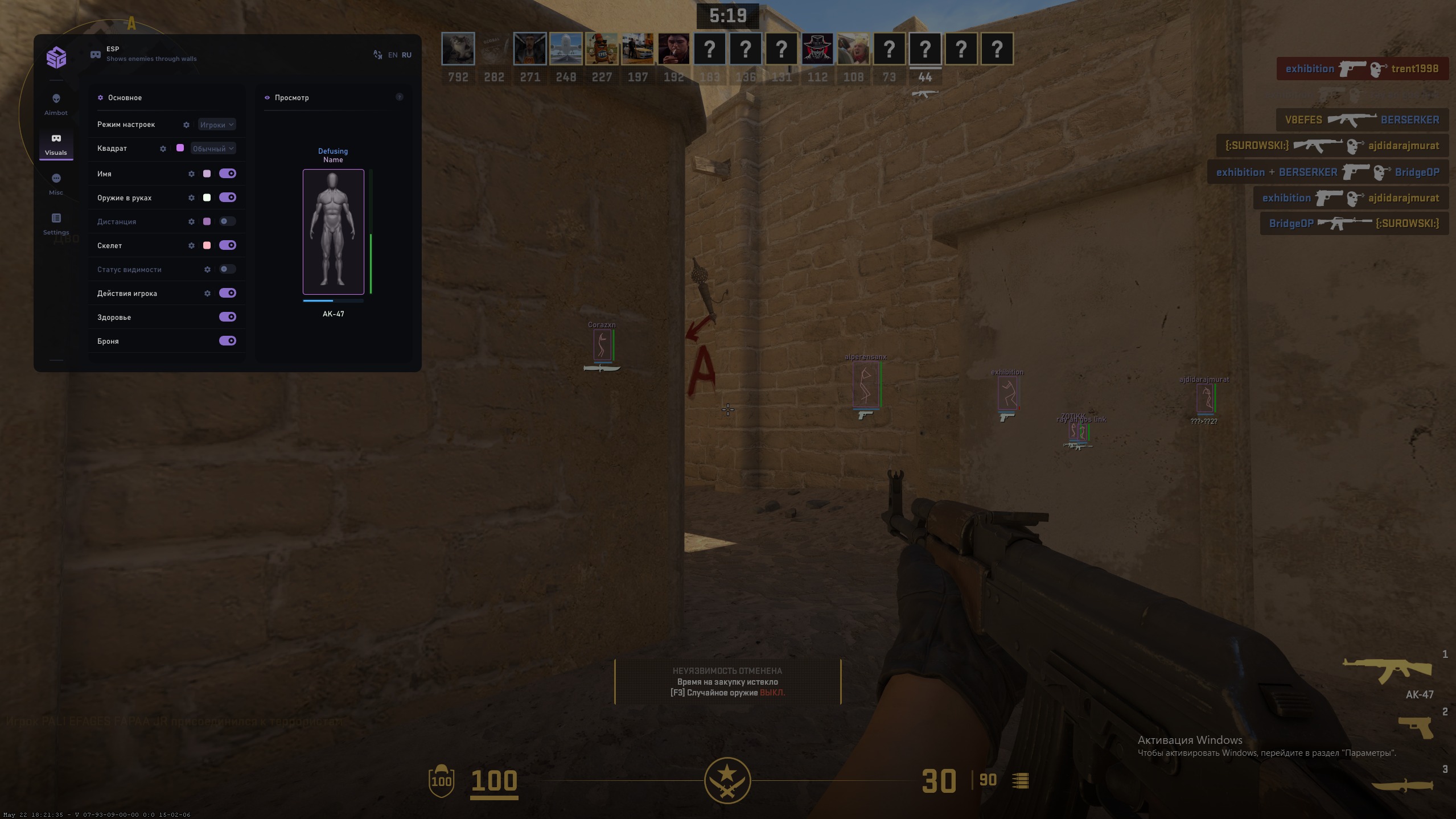The width and height of the screenshot is (1456, 819).
Task: Click the eye icon beside Просмотр header
Action: [x=268, y=97]
